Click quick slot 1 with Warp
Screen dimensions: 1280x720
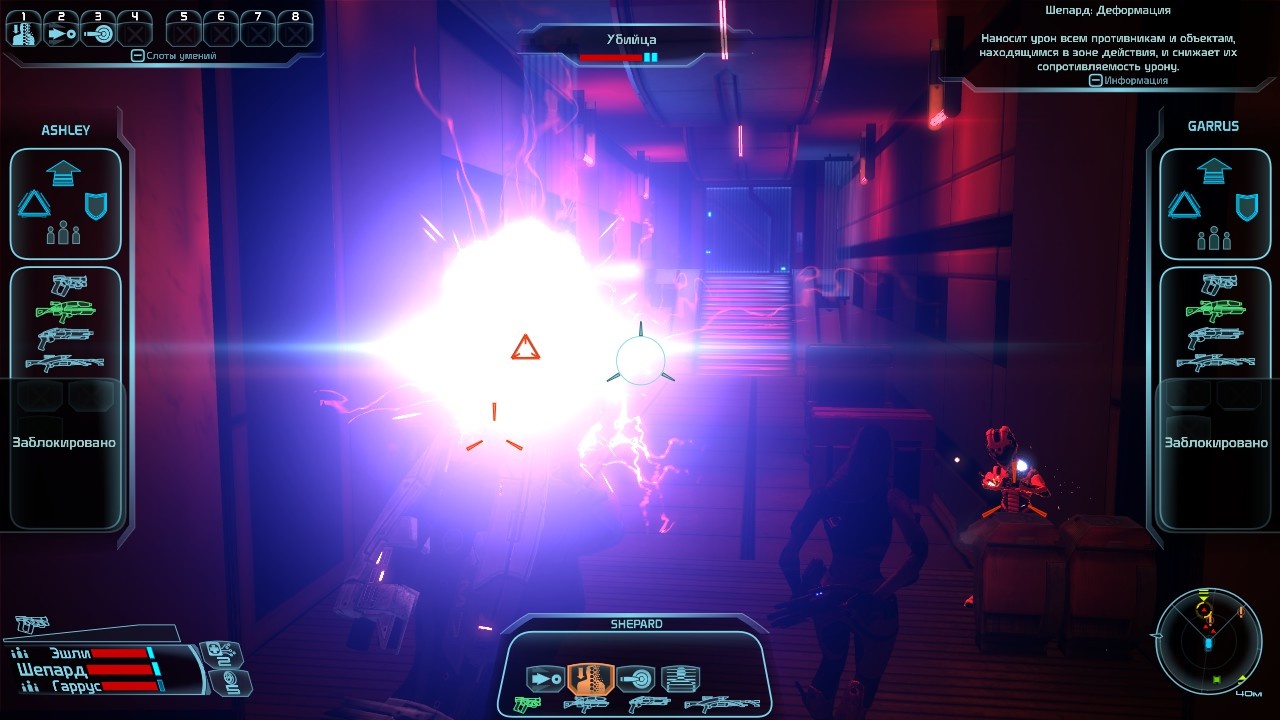22,31
